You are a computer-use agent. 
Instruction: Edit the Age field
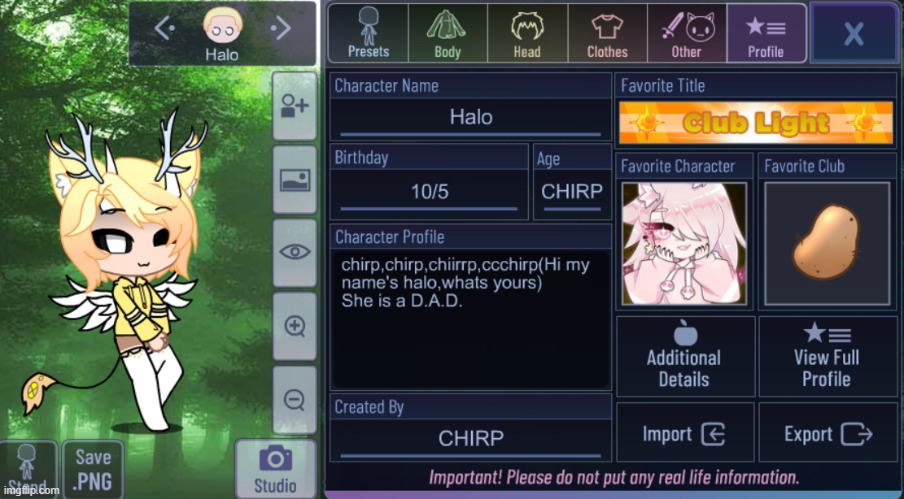571,191
